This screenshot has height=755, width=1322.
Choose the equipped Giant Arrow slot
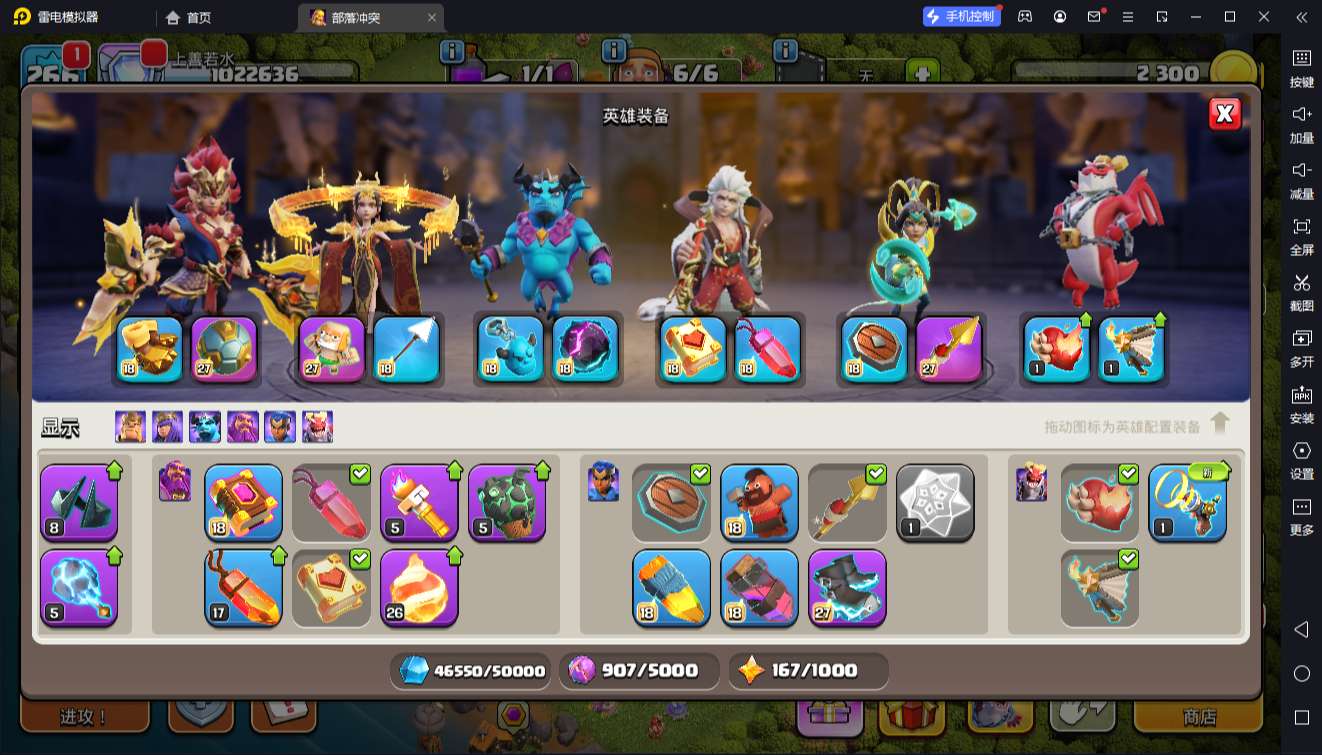406,349
